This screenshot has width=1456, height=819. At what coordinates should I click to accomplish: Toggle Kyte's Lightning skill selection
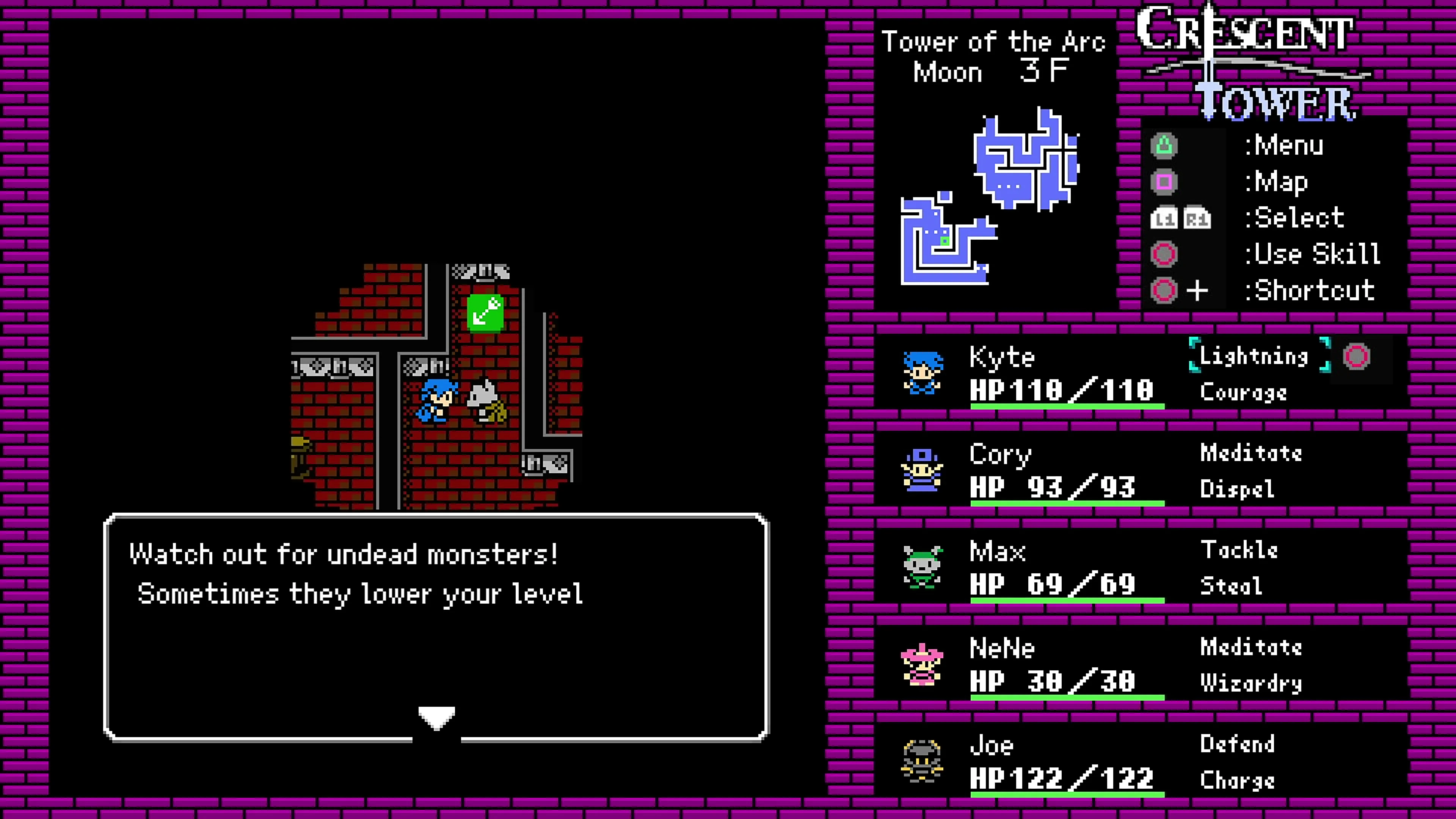pos(1255,356)
